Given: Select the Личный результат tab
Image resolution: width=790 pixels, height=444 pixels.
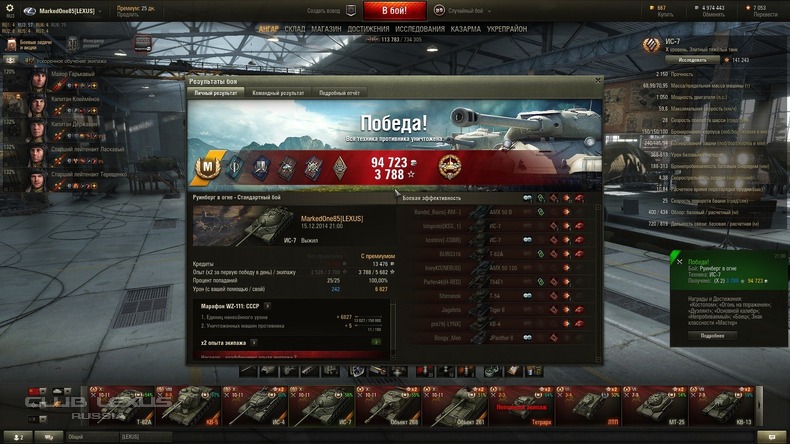Looking at the screenshot, I should 216,92.
